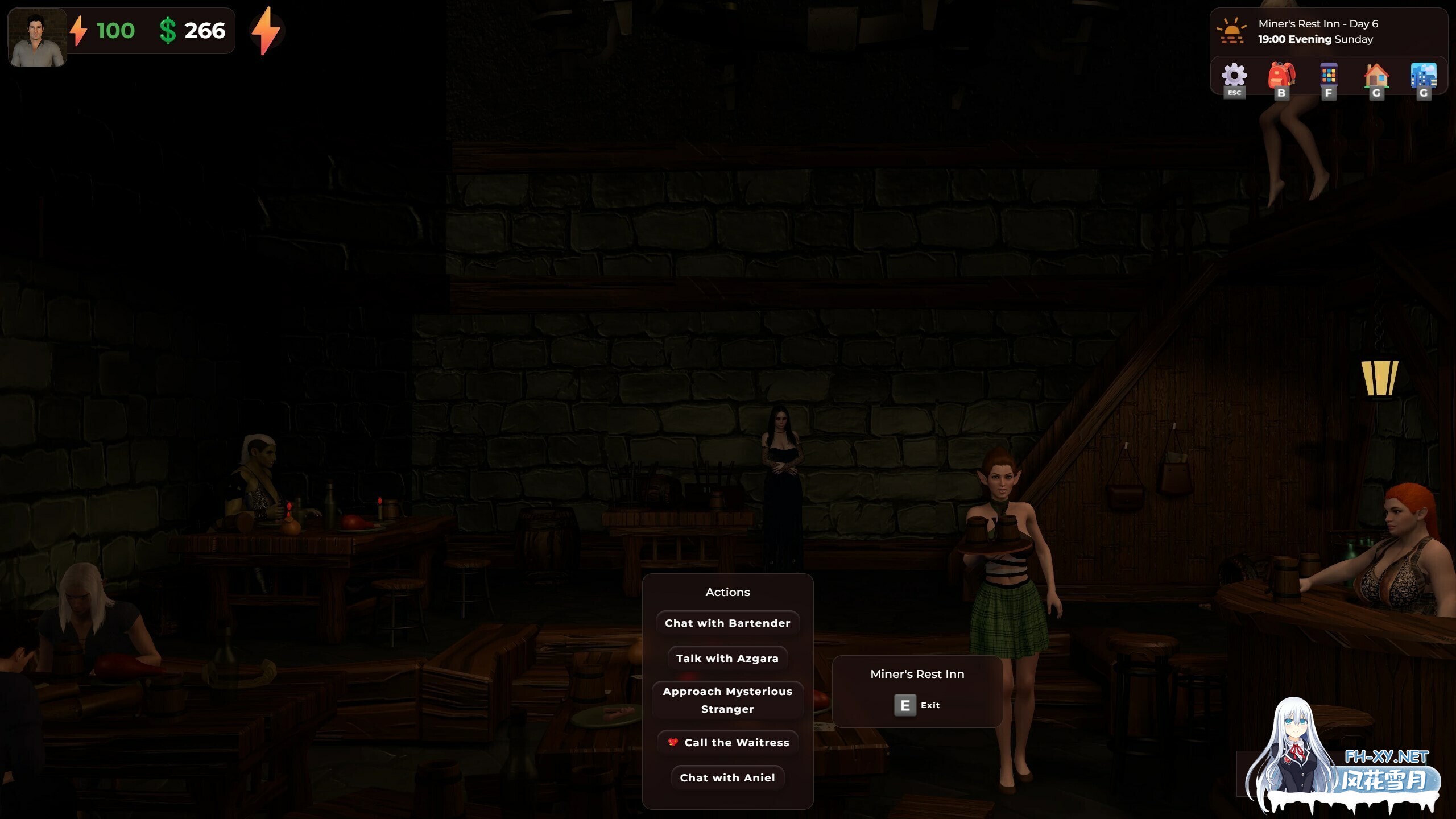Image resolution: width=1456 pixels, height=819 pixels.
Task: Activate the large lightning bolt button
Action: pos(266,31)
